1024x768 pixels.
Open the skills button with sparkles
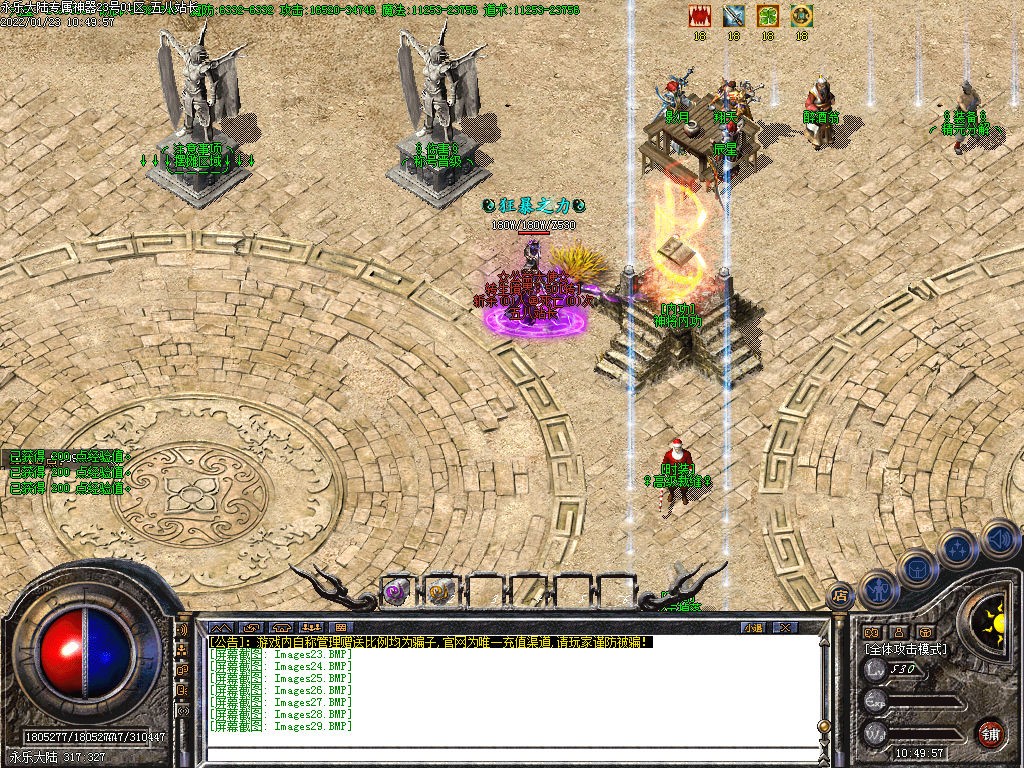click(957, 549)
